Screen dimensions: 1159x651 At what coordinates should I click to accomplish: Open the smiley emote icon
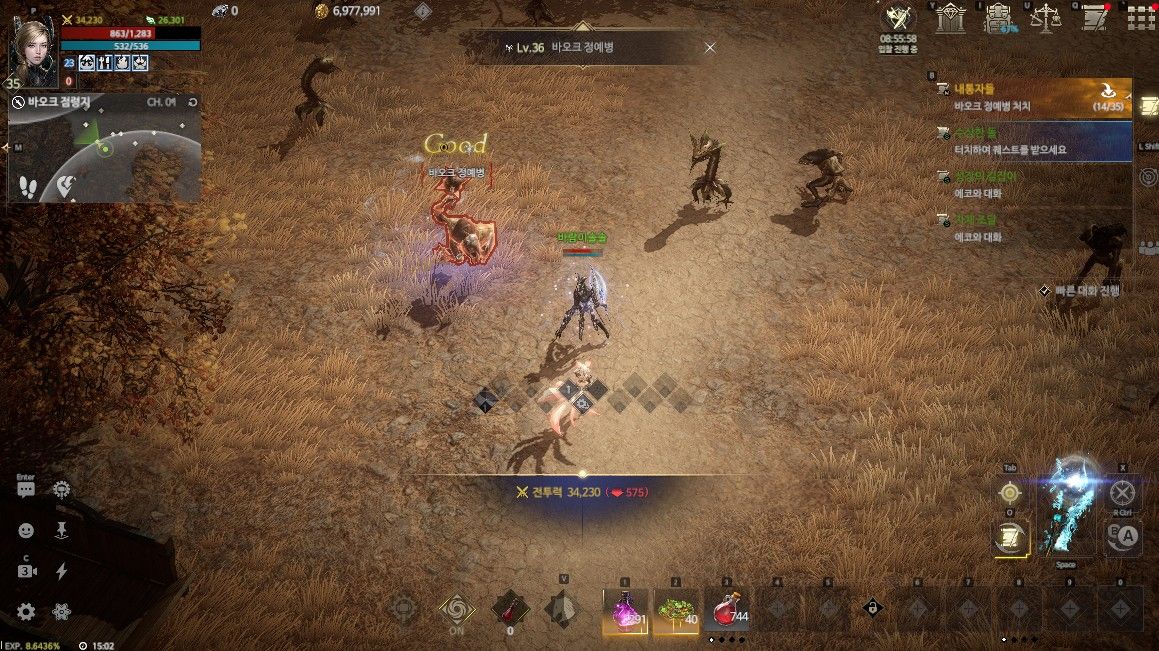[x=26, y=531]
